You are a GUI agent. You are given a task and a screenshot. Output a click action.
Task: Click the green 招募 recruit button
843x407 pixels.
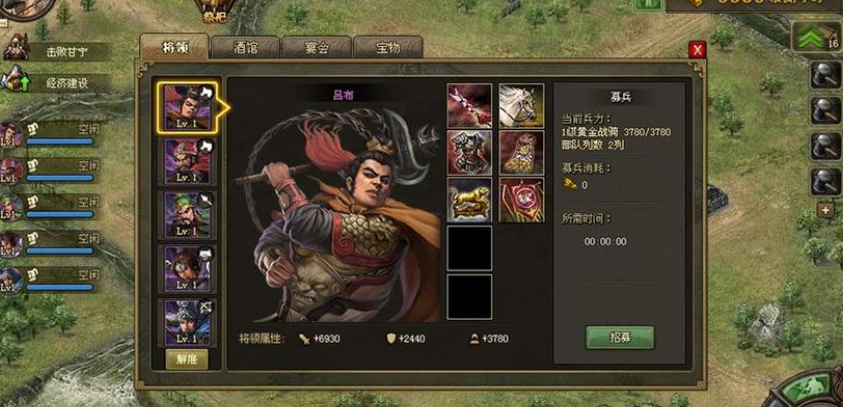point(619,337)
